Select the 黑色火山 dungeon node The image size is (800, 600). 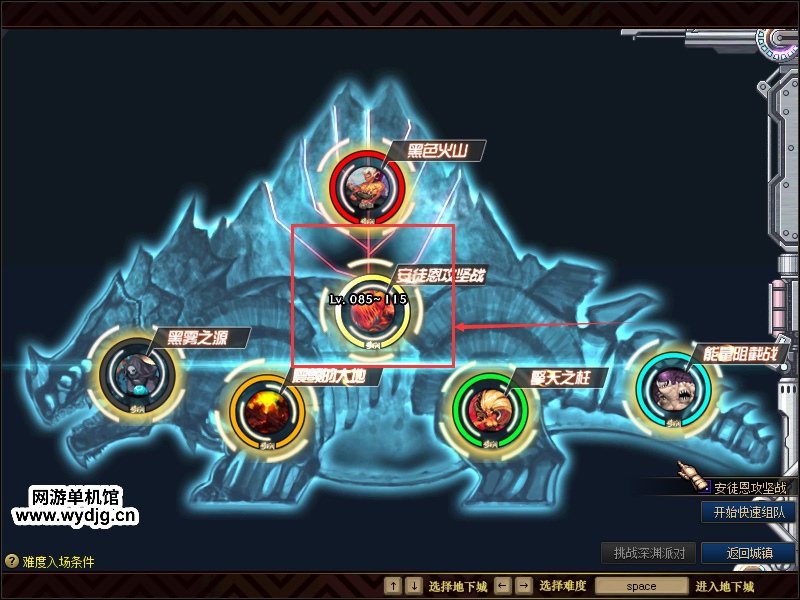pyautogui.click(x=368, y=186)
